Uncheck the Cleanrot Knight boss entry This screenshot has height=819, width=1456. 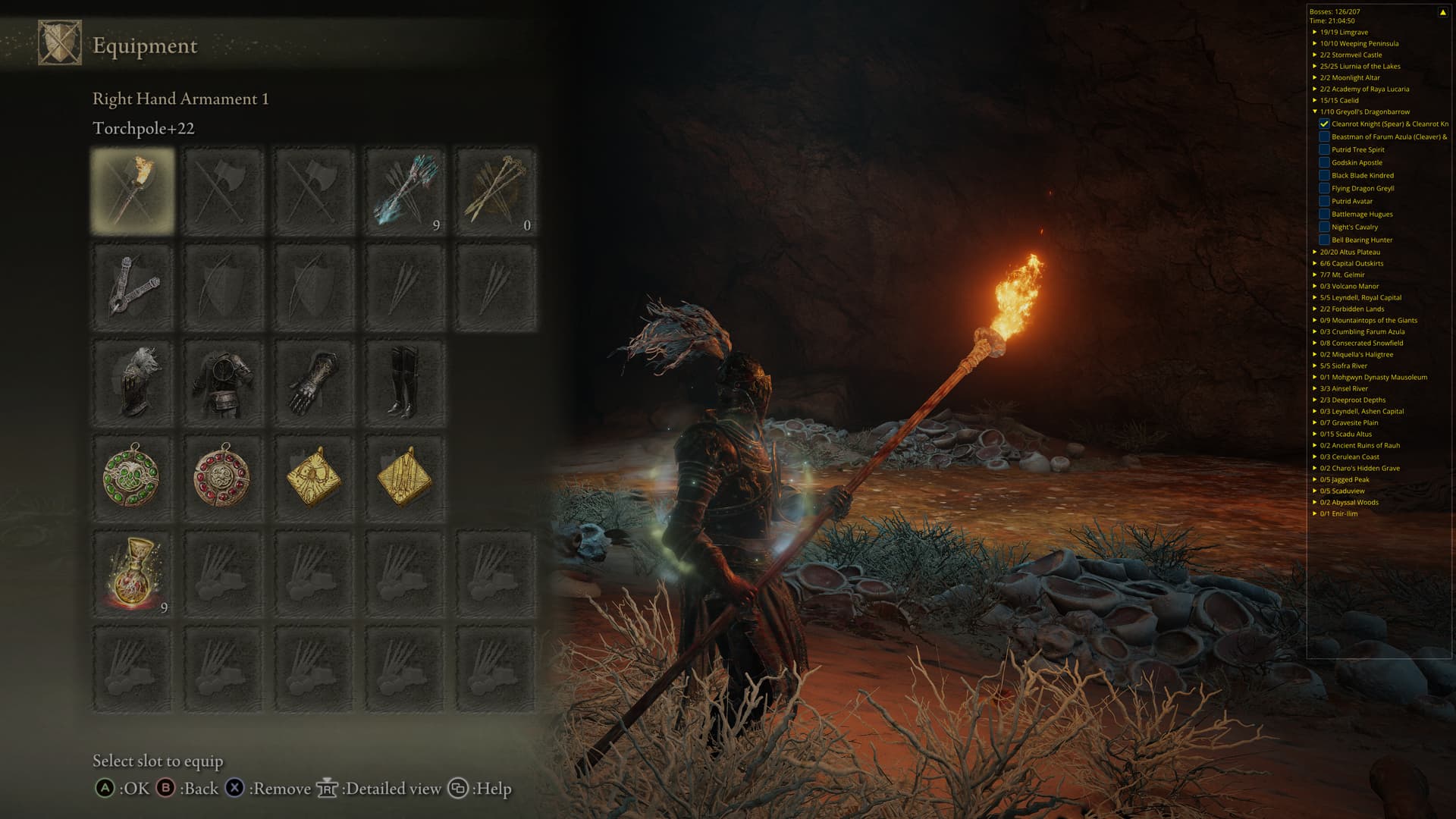(1324, 124)
